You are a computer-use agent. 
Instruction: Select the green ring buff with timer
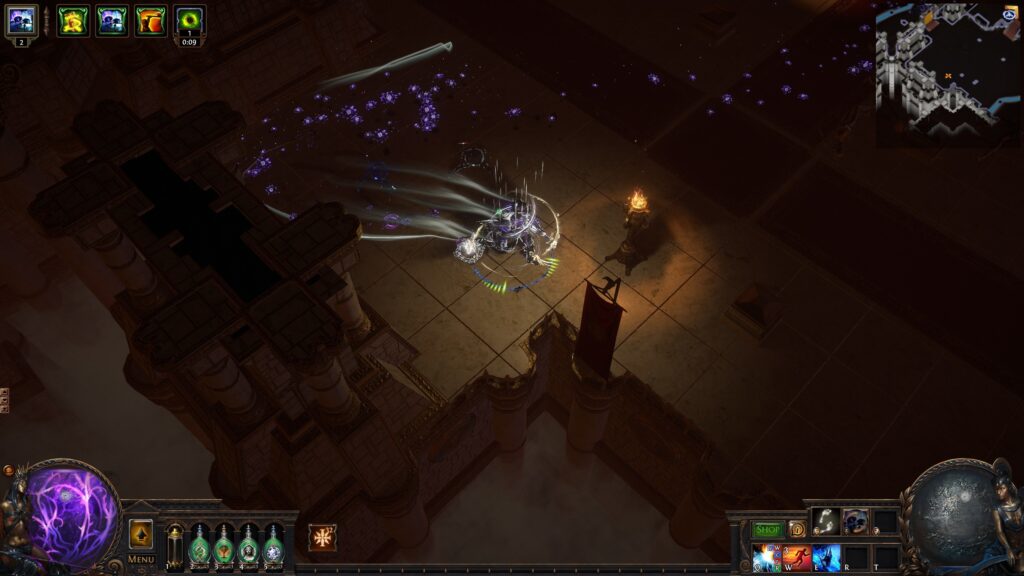pos(189,20)
